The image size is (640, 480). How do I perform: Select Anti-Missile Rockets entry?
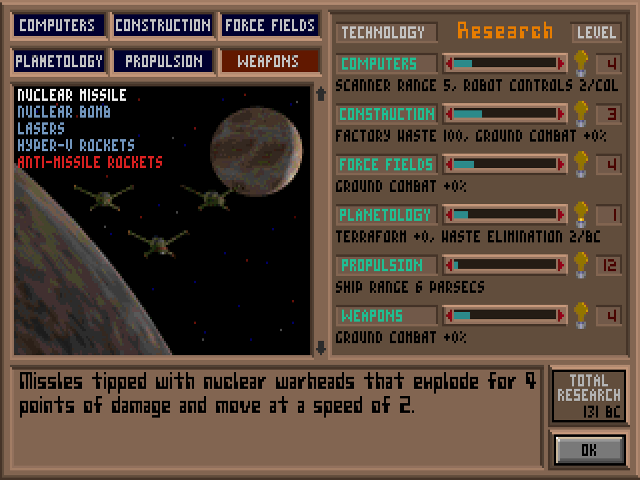[x=90, y=162]
